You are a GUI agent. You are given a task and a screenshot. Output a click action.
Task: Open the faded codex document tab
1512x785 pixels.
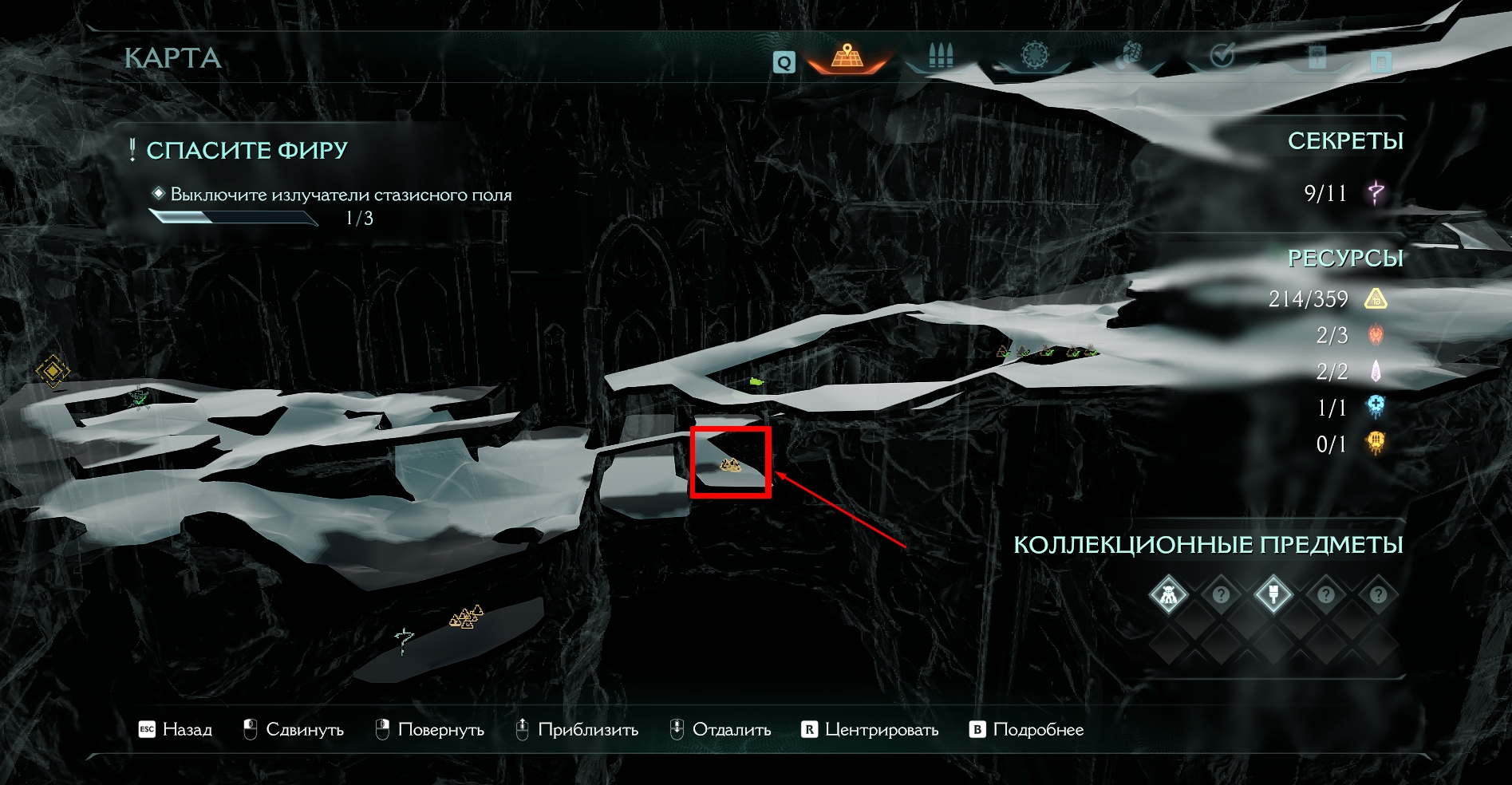[x=1381, y=61]
